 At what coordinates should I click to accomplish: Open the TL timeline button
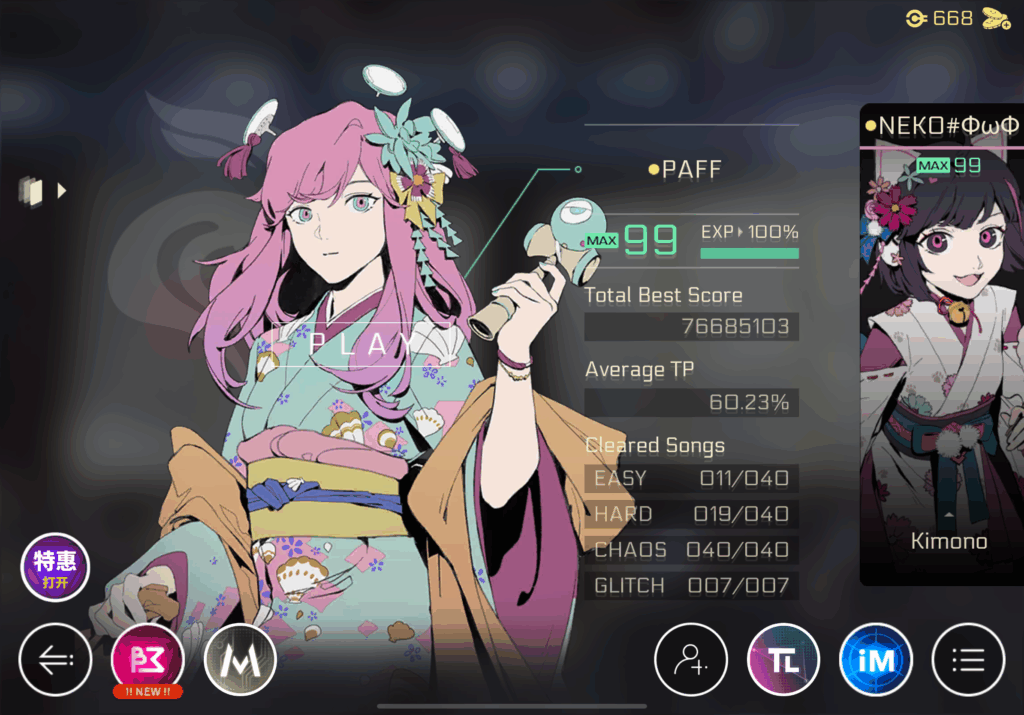tap(784, 660)
